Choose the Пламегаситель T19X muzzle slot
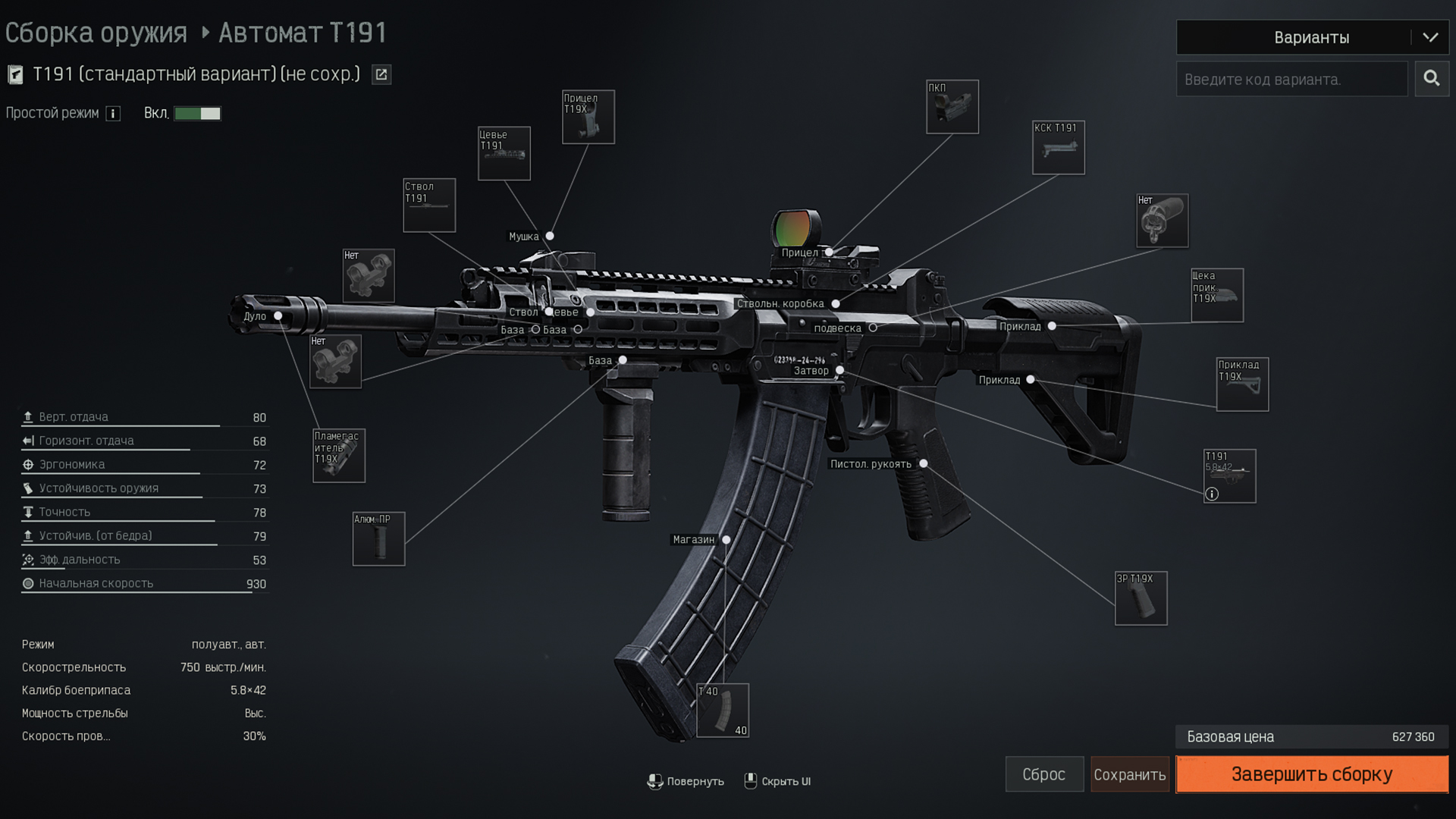Screen dimensions: 1456x819 (339, 455)
